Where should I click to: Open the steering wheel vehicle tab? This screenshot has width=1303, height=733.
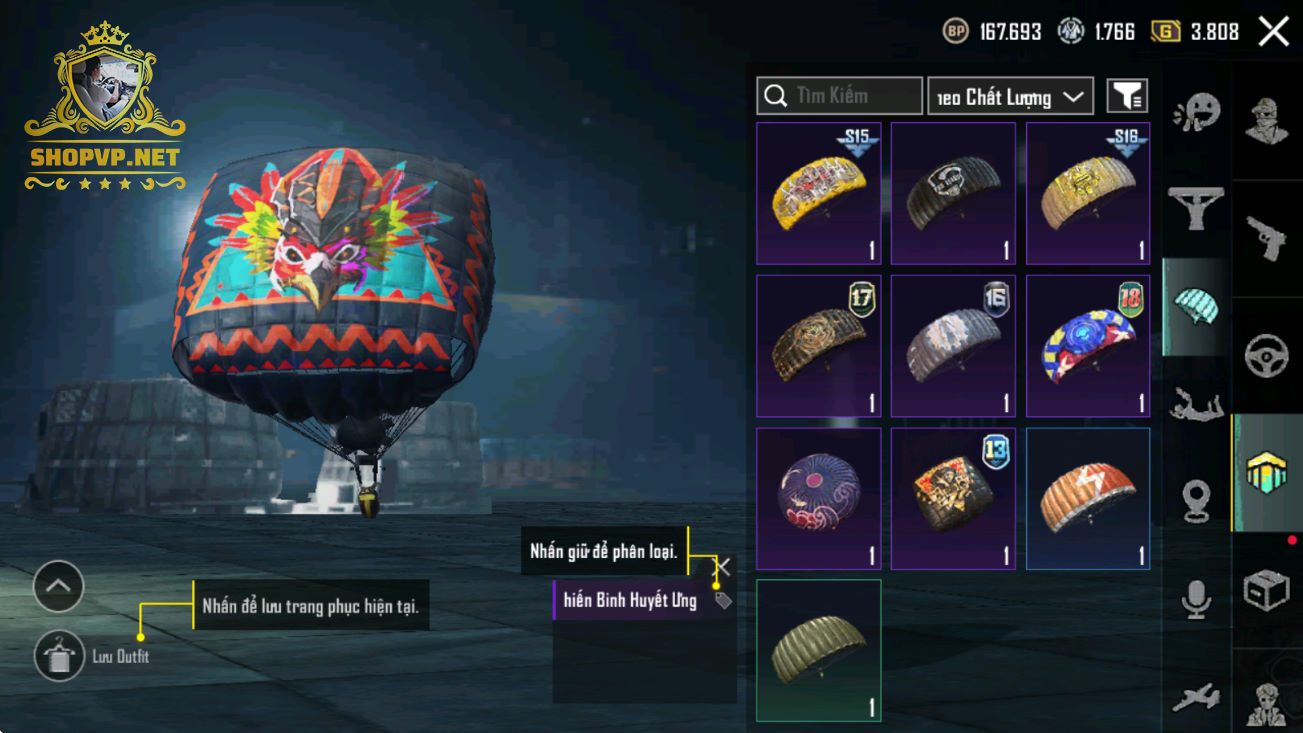coord(1266,355)
